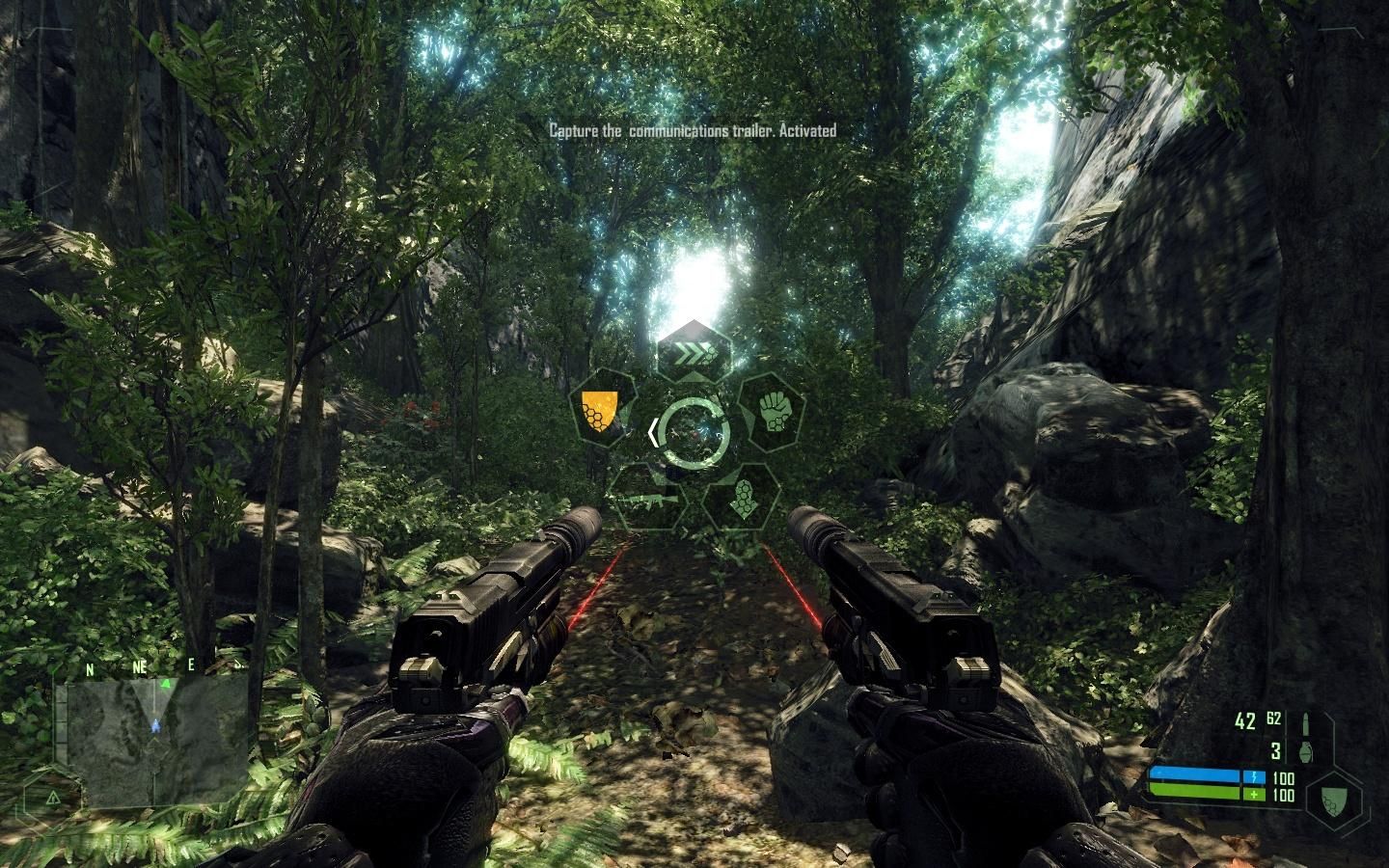
Task: Click the objective text Capture the communications trailer
Action: (x=694, y=125)
